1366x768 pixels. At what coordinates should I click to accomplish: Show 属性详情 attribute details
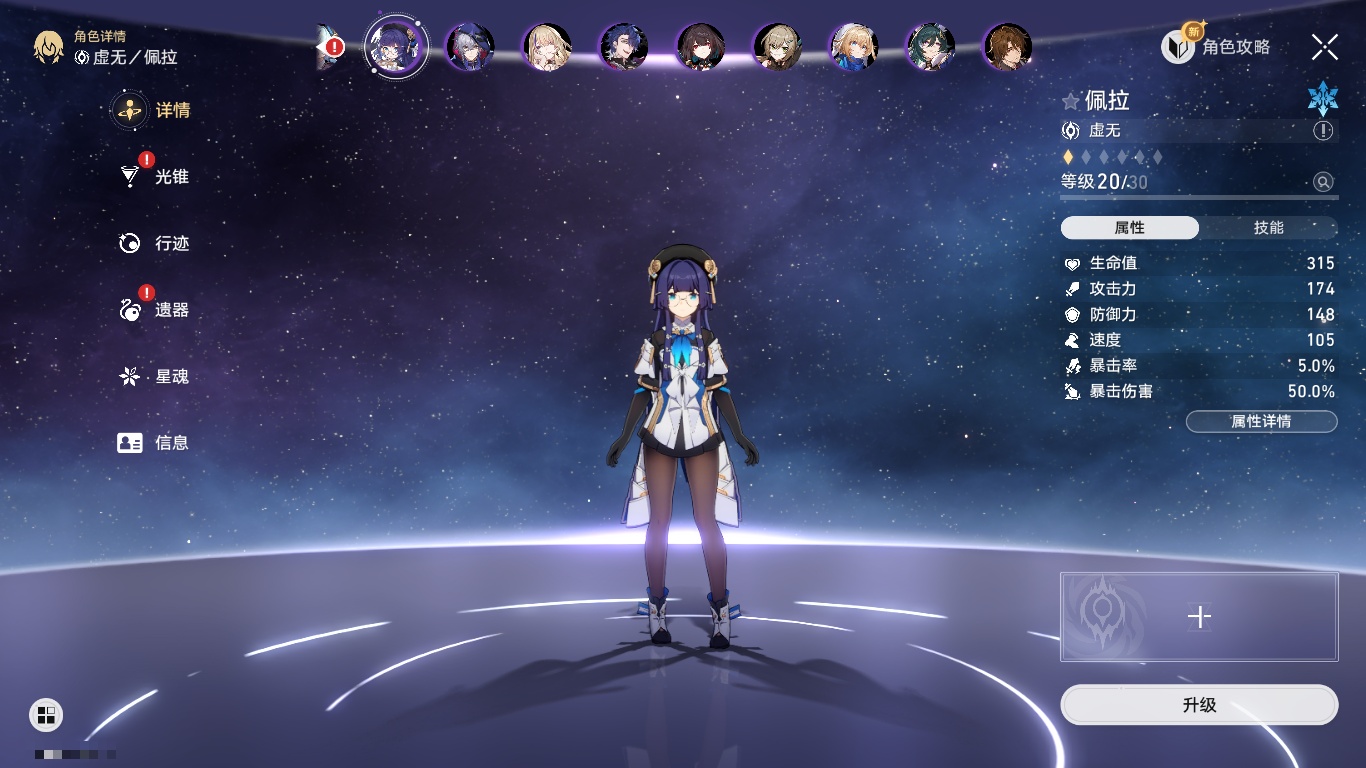click(1261, 422)
